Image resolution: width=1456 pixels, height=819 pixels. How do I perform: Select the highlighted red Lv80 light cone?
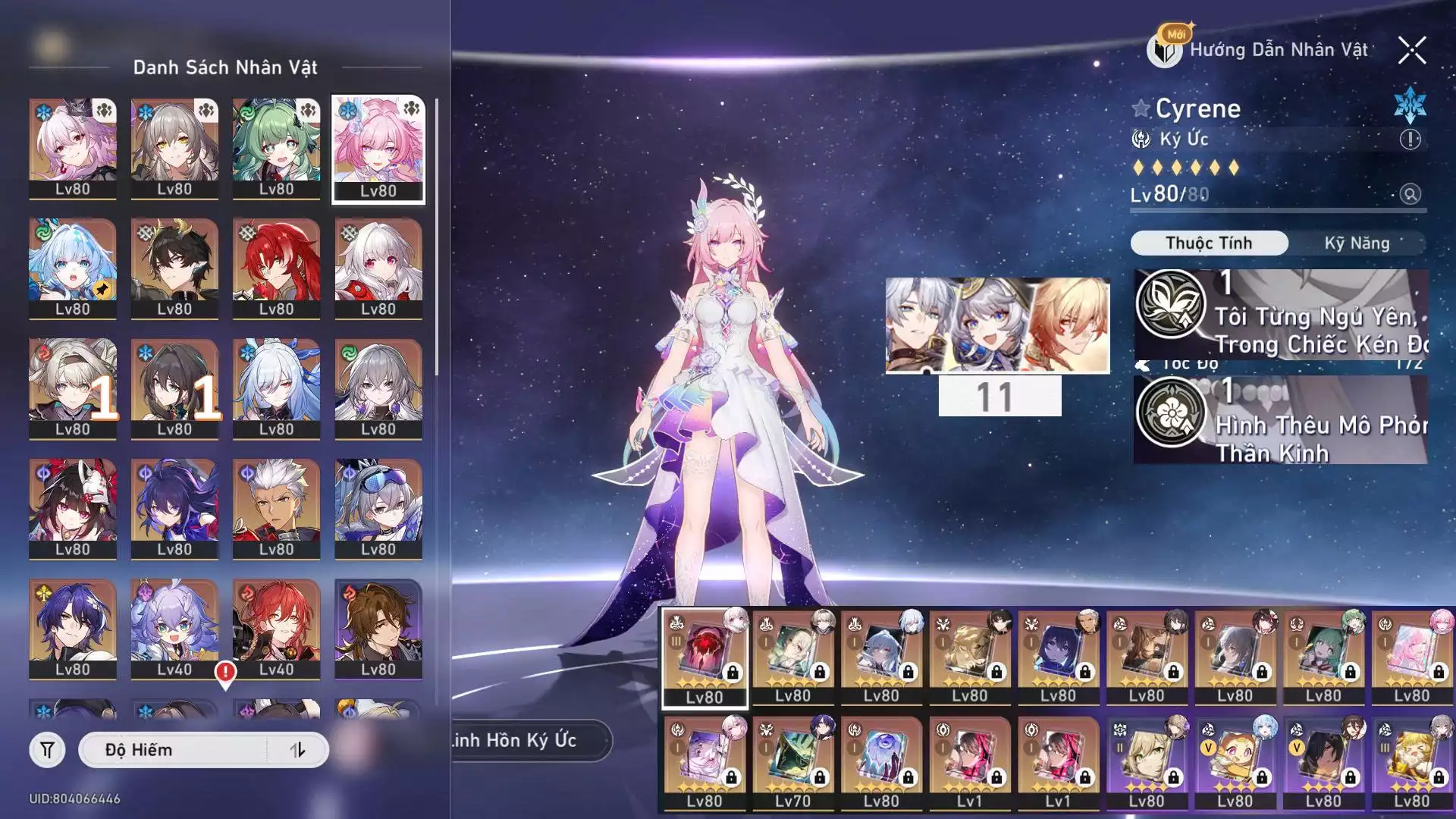704,657
